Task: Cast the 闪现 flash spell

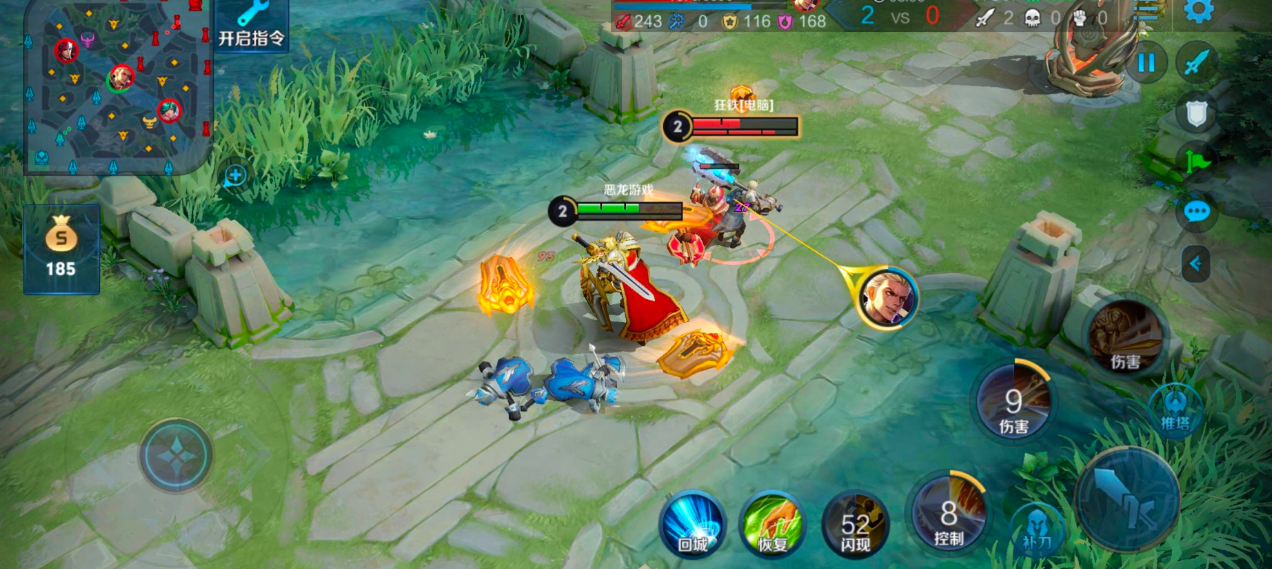Action: click(855, 523)
